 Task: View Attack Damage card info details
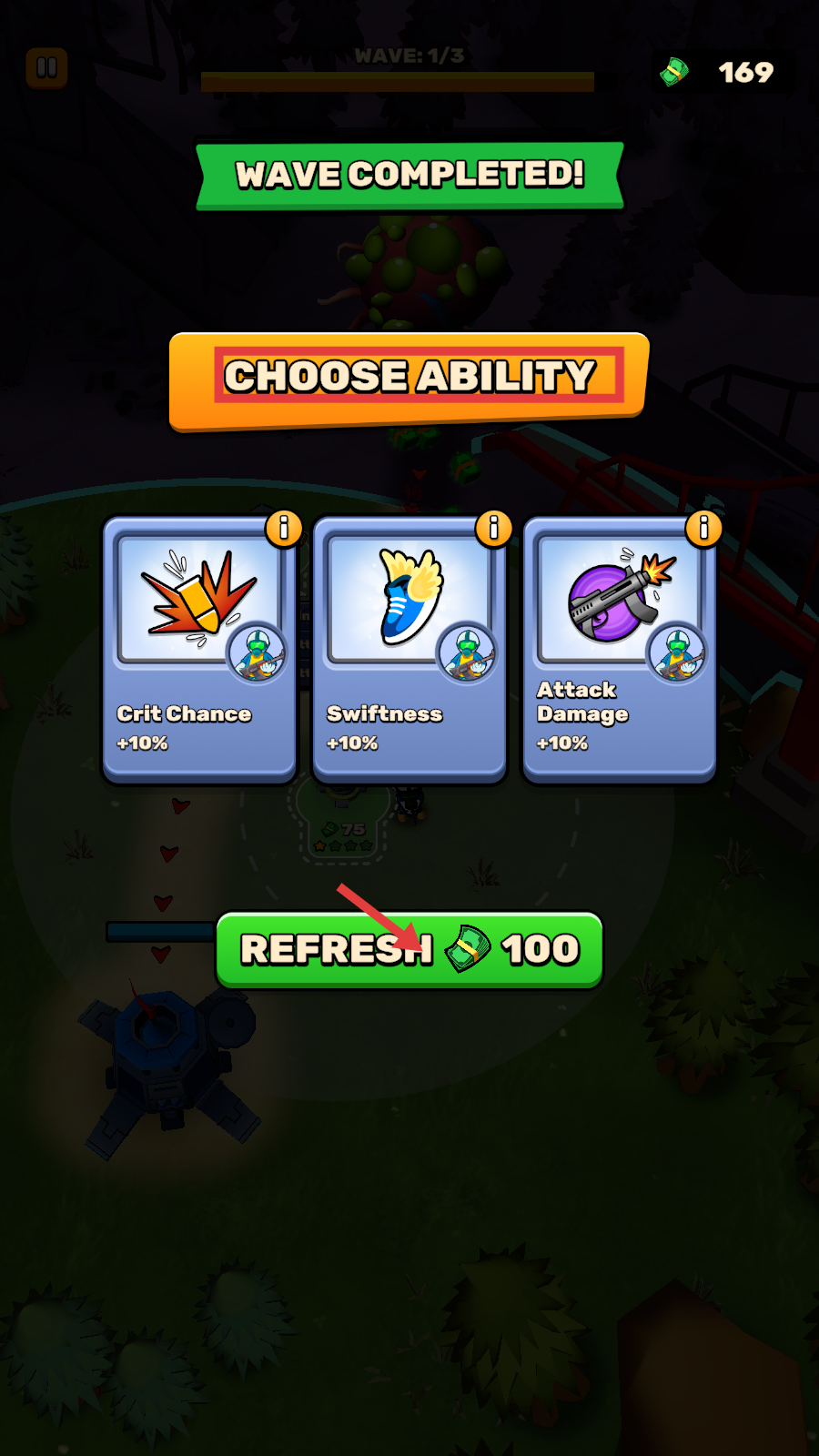(x=703, y=528)
